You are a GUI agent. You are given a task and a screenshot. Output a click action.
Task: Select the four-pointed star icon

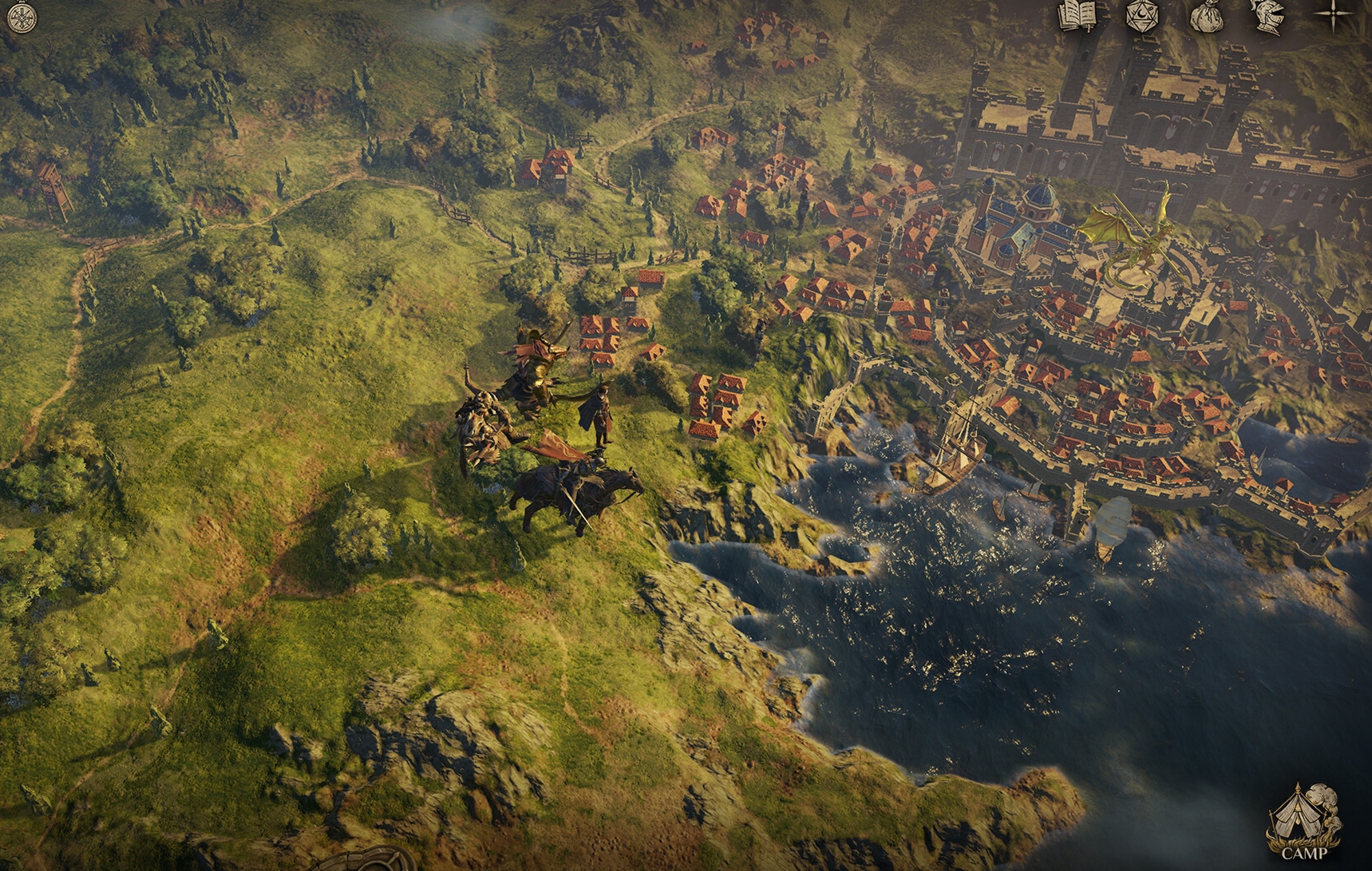(1333, 16)
